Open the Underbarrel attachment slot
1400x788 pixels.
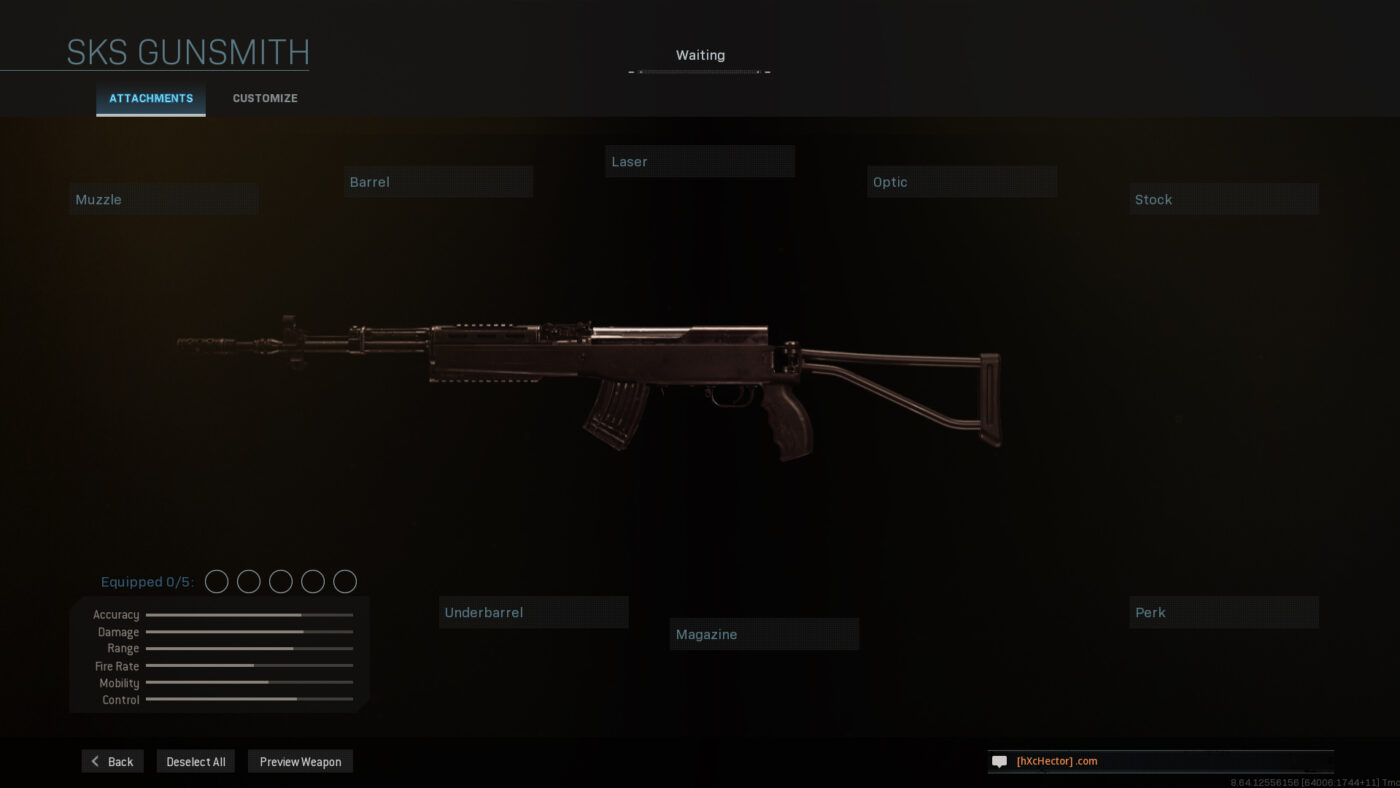pos(533,611)
